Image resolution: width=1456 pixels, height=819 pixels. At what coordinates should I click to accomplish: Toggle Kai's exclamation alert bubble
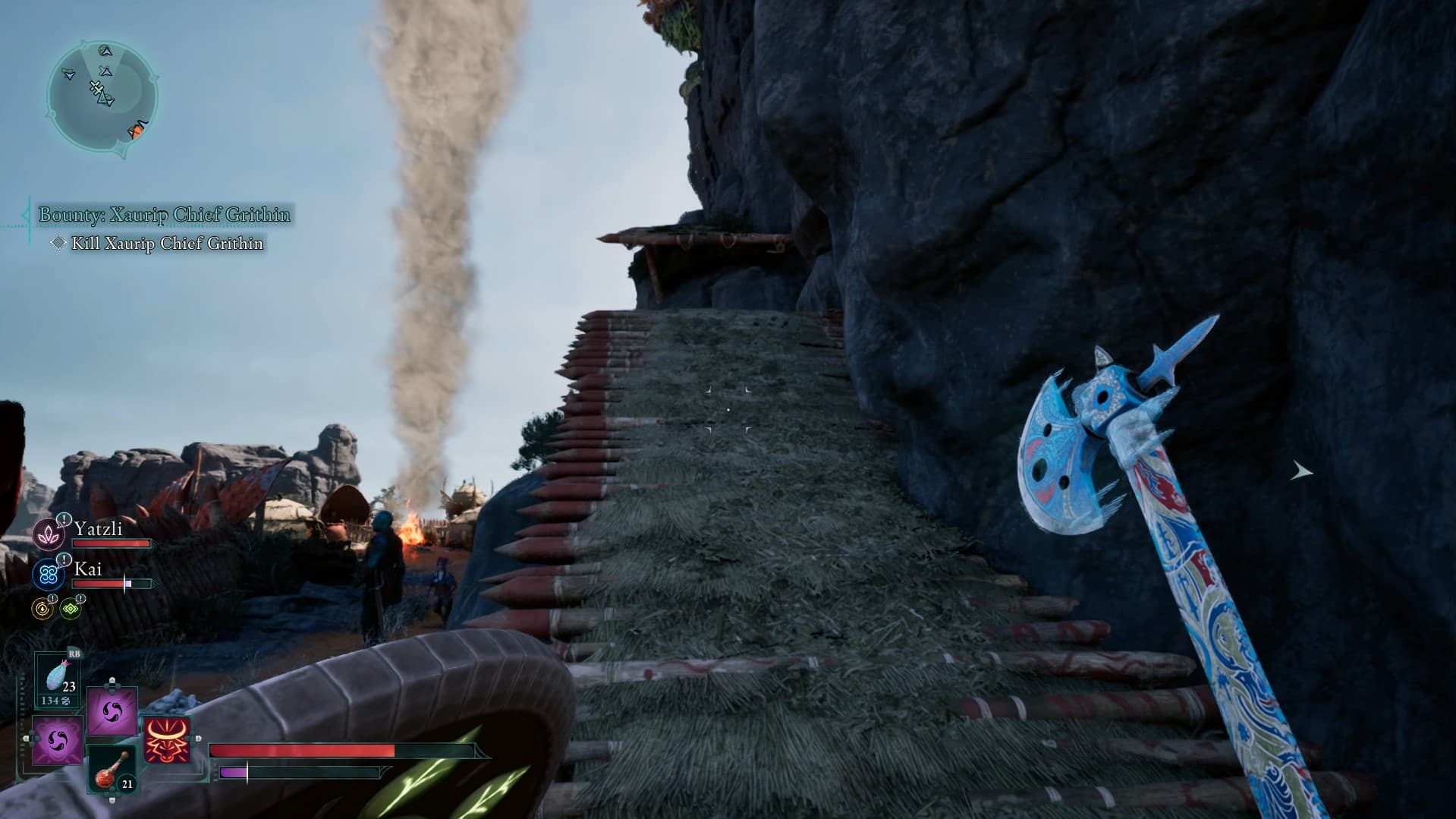coord(64,560)
